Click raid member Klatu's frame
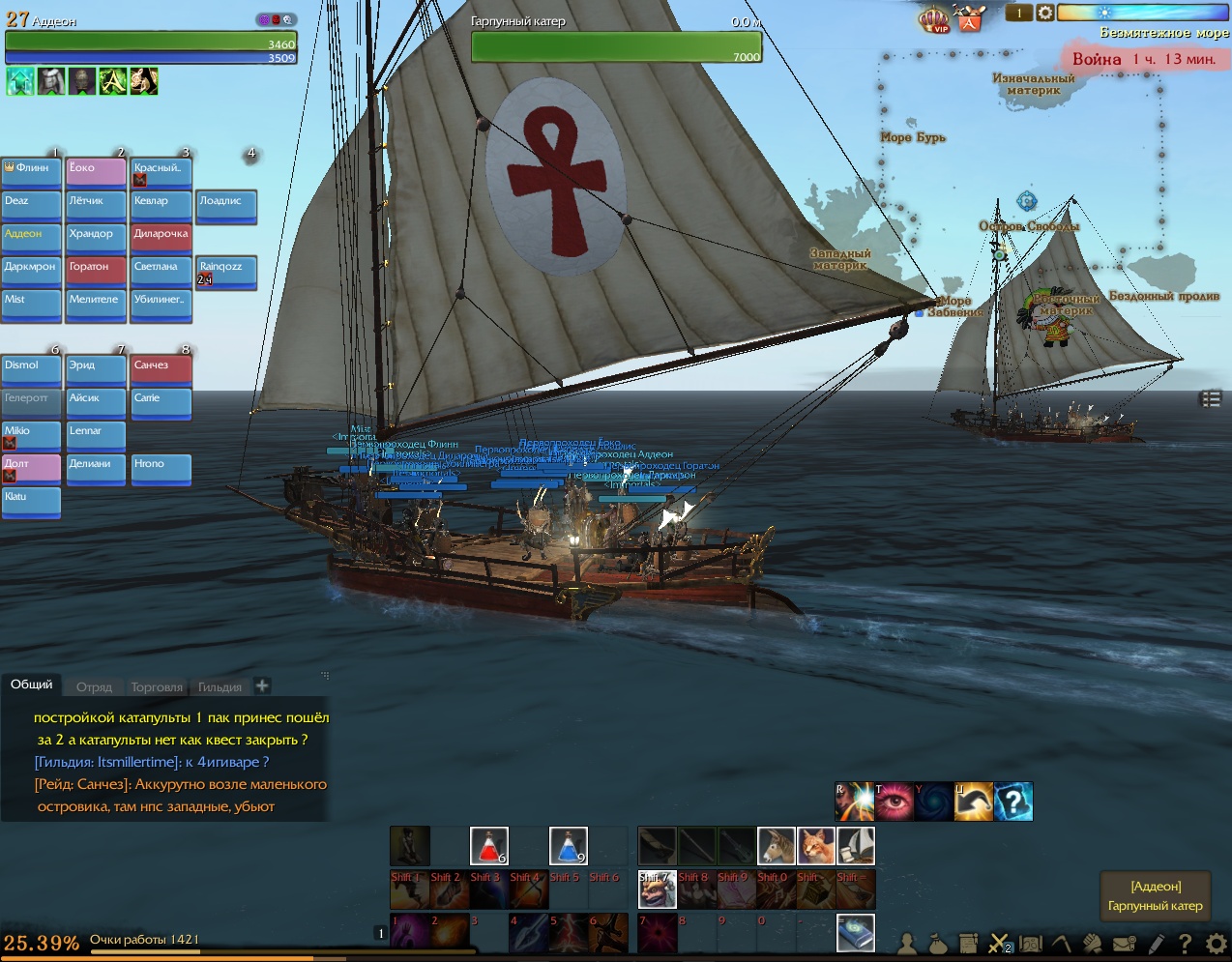Screen dimensions: 1232x962 [x=31, y=499]
